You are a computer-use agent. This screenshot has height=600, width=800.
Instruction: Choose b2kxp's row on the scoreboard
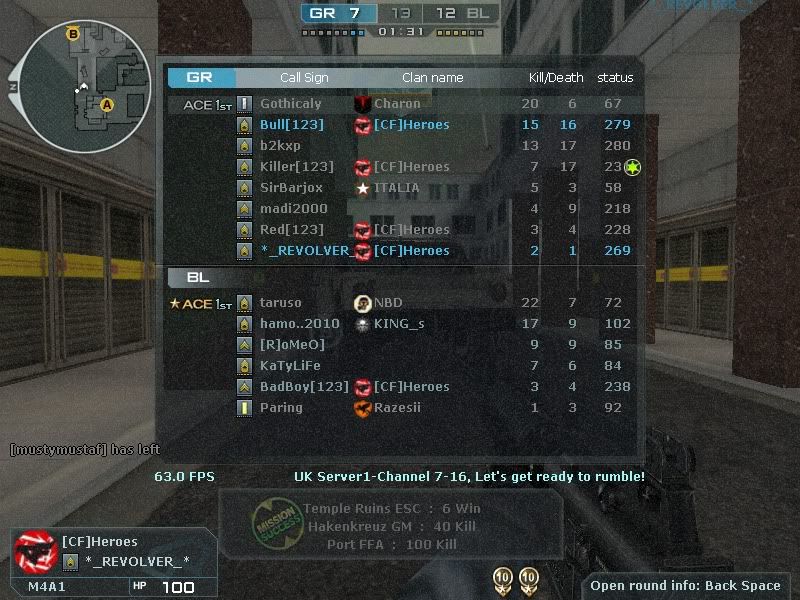pyautogui.click(x=280, y=146)
